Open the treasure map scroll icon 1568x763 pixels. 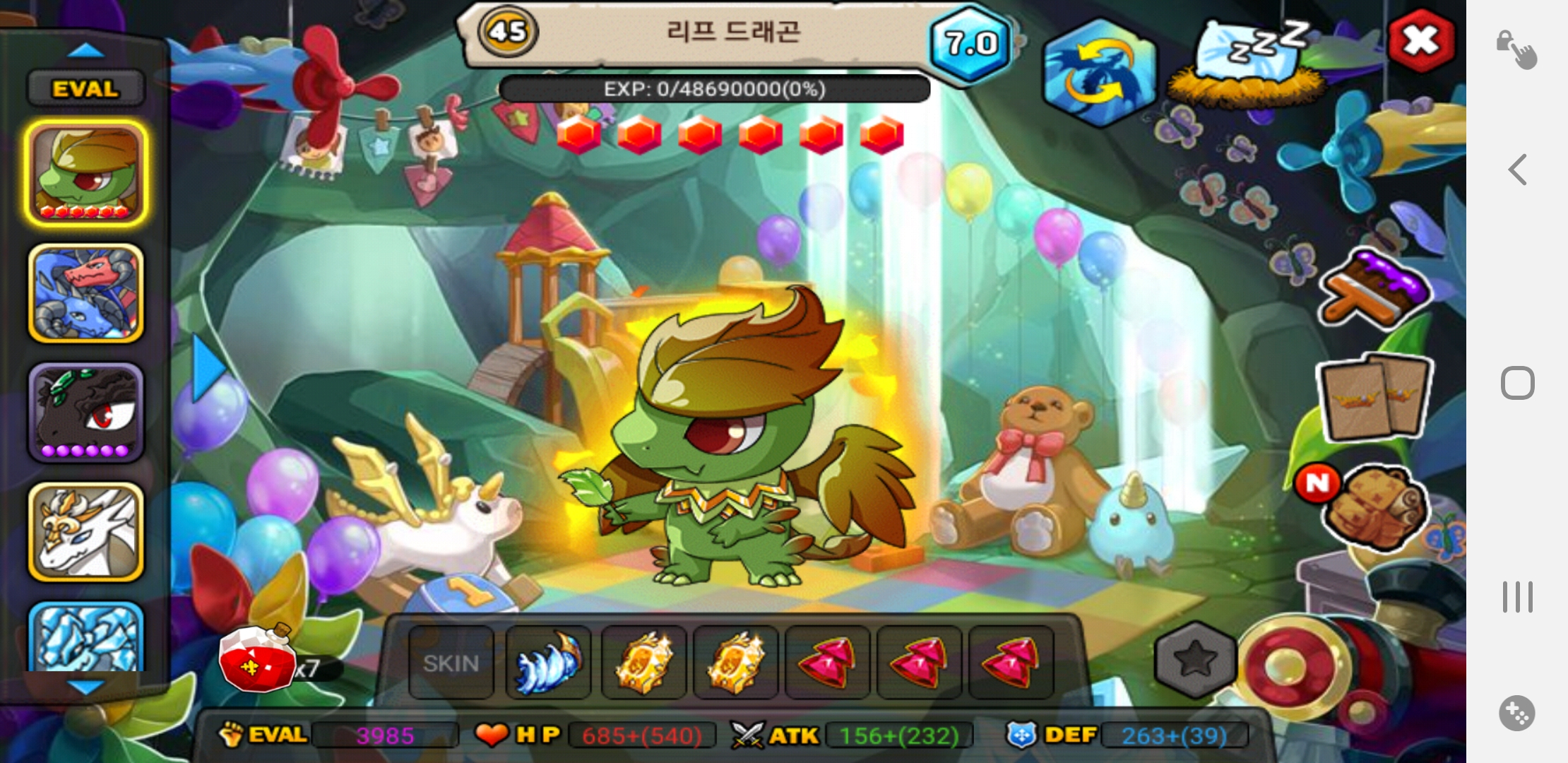tap(1374, 507)
